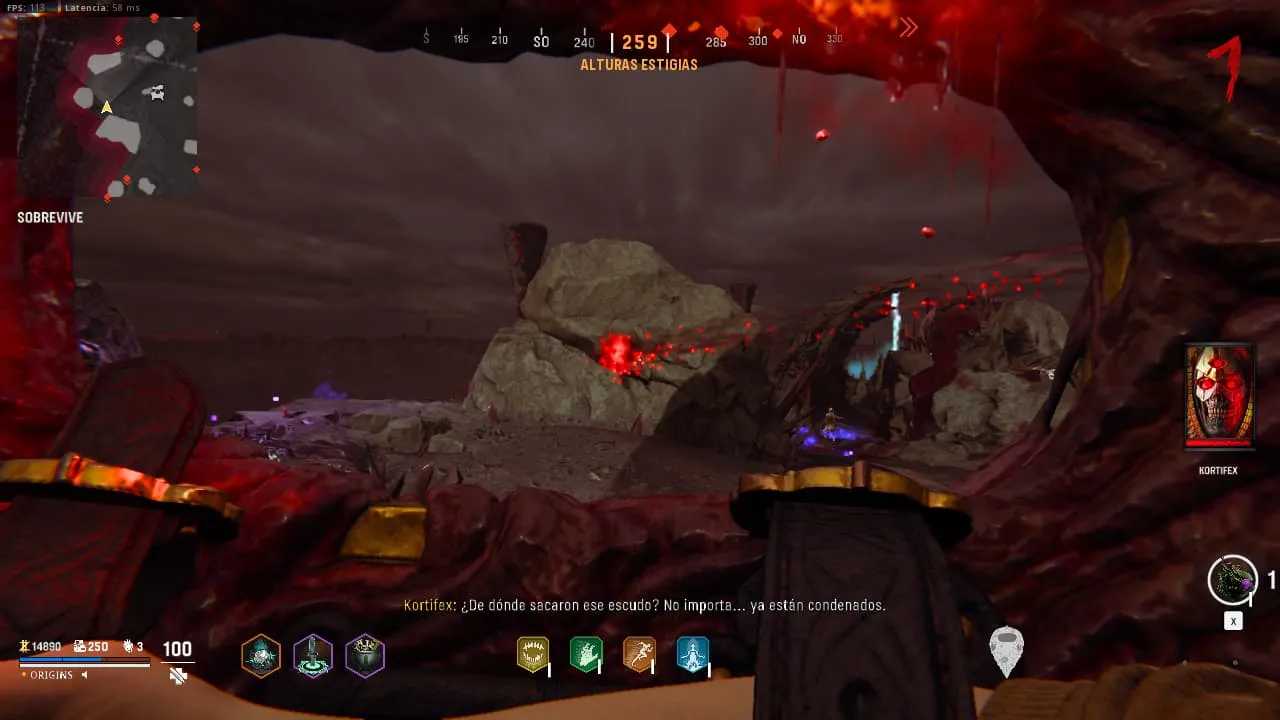Activate the orange running-figure perk icon
1280x720 pixels.
639,654
